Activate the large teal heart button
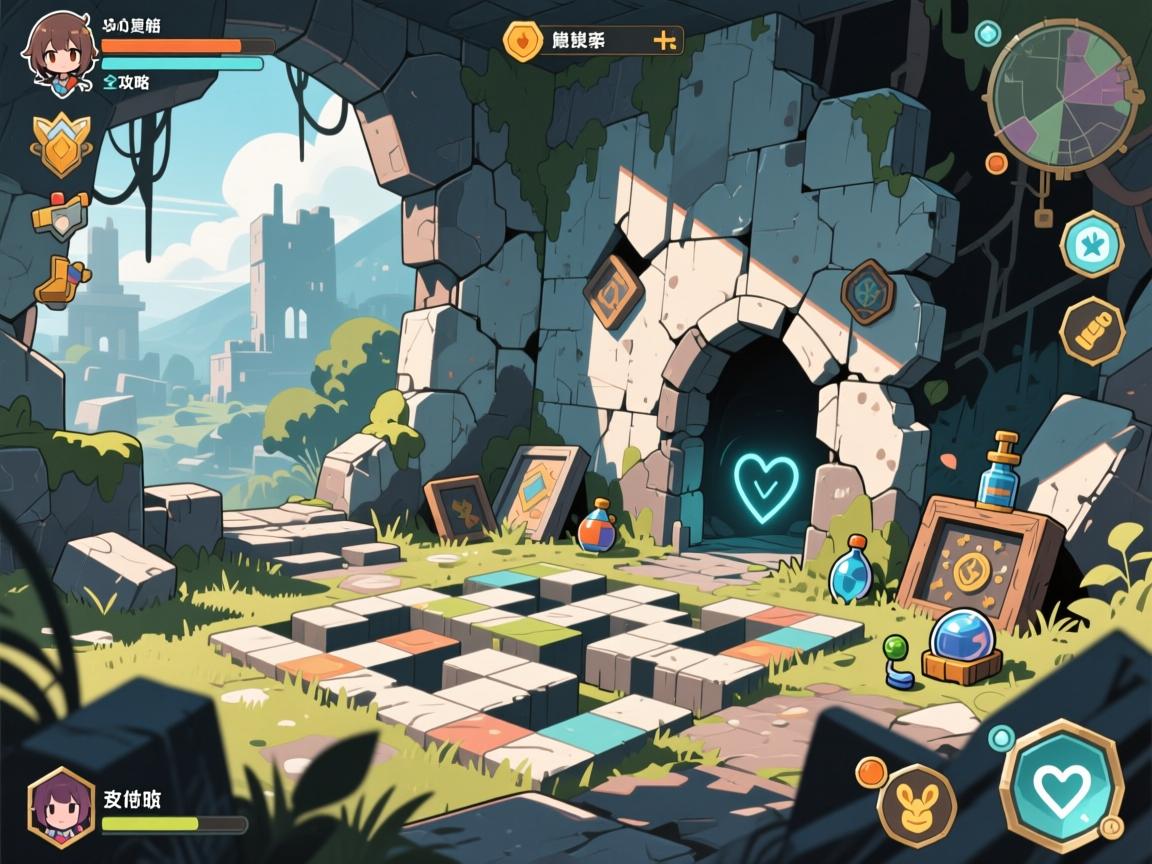 pyautogui.click(x=1061, y=787)
